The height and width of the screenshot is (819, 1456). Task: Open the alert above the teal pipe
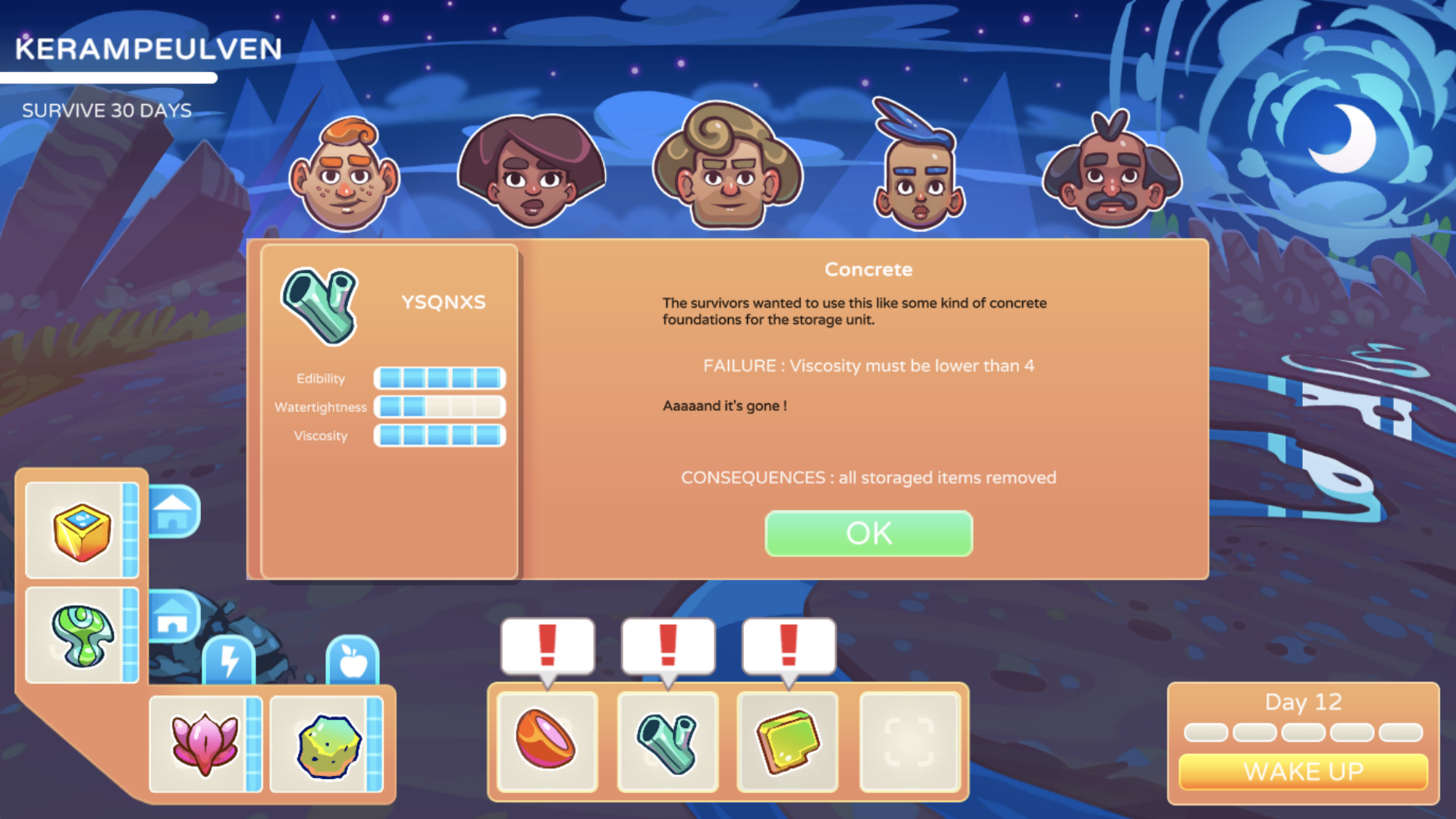(668, 645)
